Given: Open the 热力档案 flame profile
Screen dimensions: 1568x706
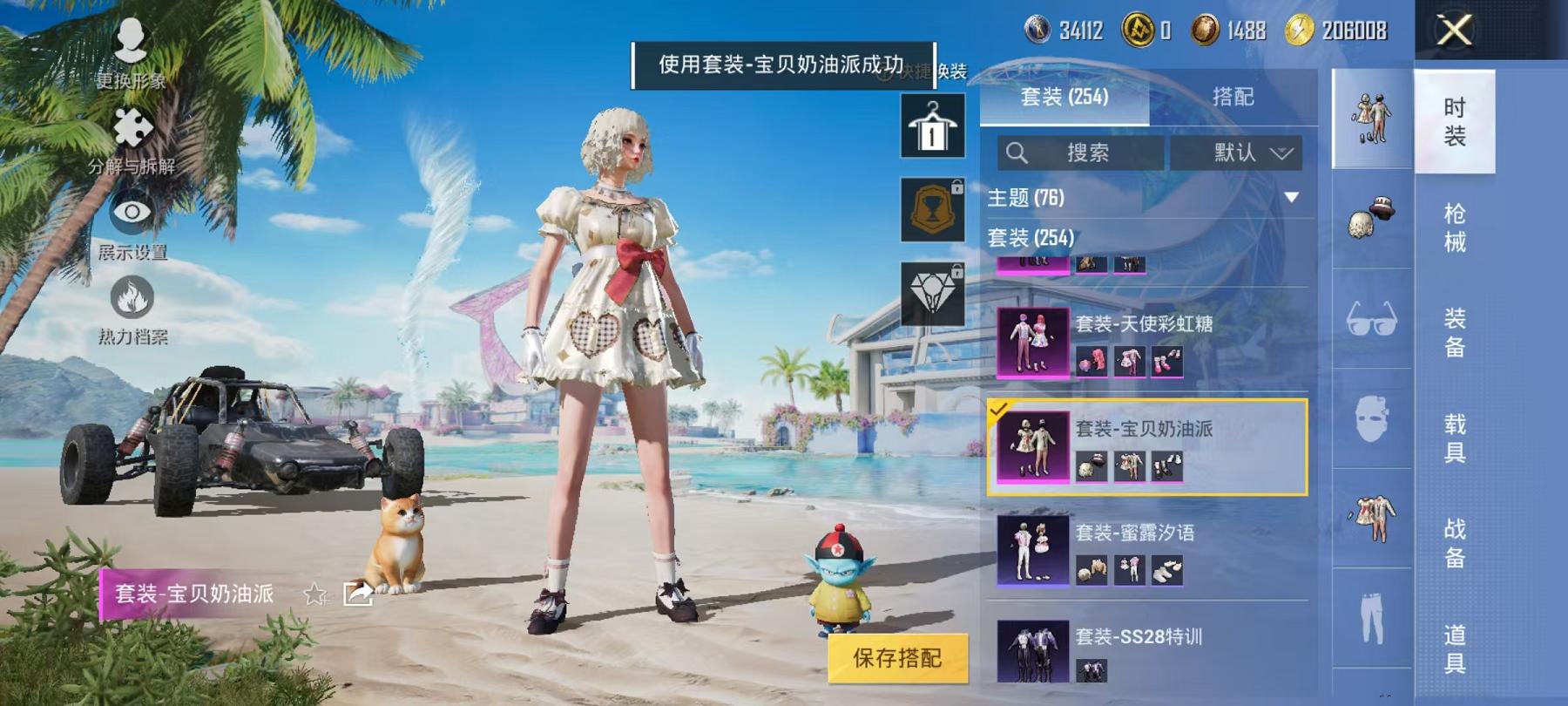Looking at the screenshot, I should point(131,298).
